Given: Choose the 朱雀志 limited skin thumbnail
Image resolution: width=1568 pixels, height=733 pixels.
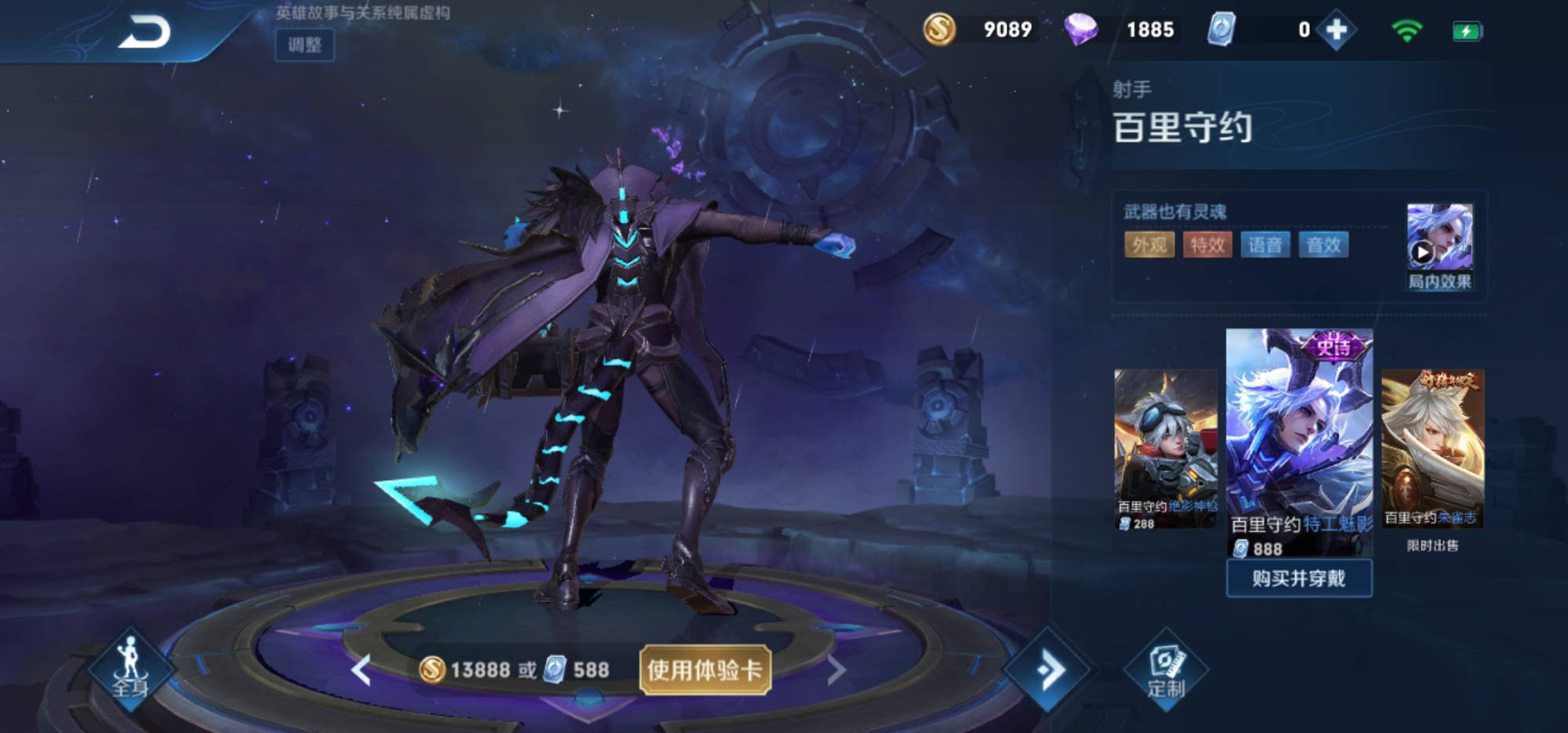Looking at the screenshot, I should pos(1432,447).
